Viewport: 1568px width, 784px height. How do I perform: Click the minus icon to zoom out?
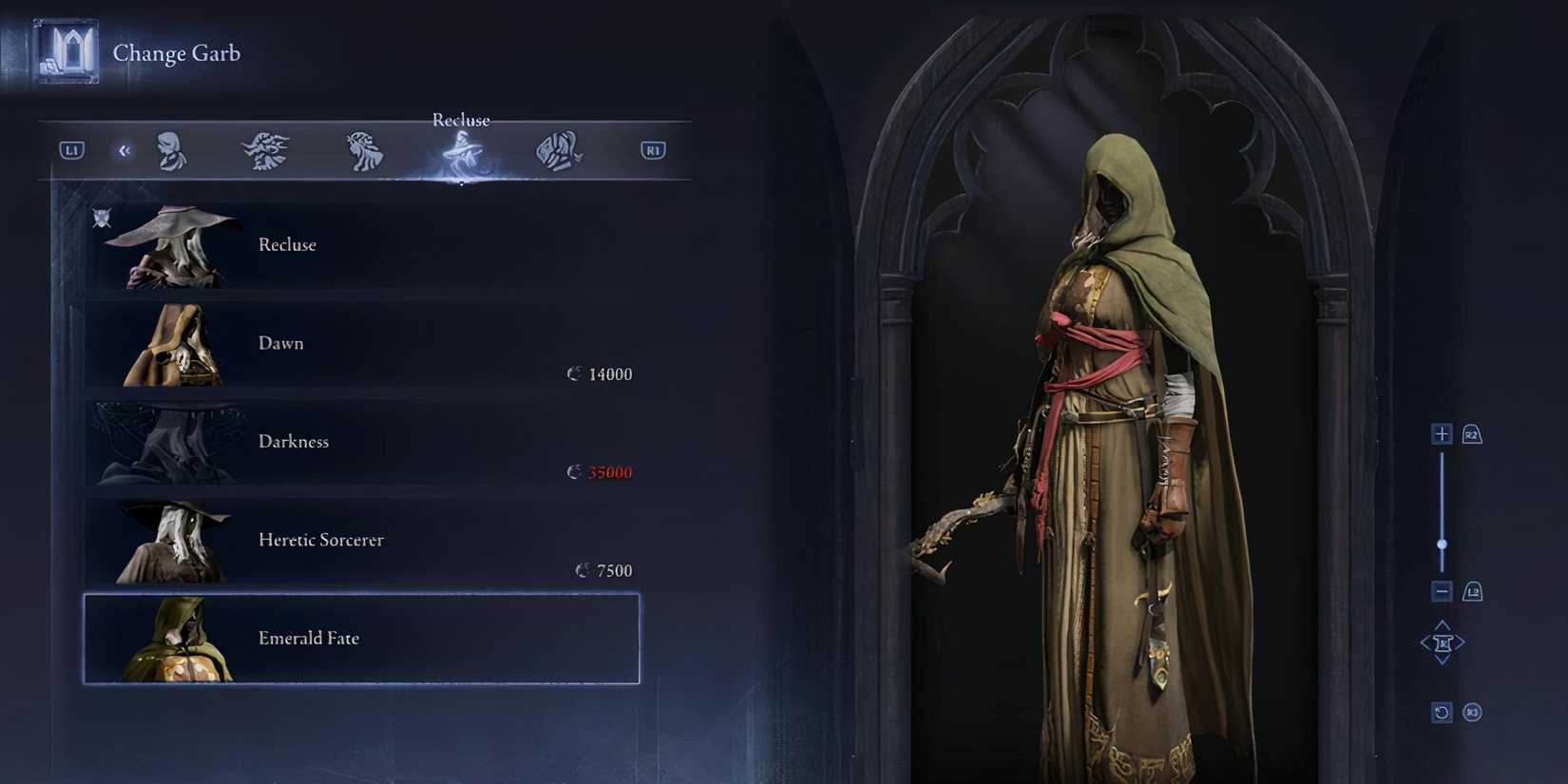tap(1441, 590)
